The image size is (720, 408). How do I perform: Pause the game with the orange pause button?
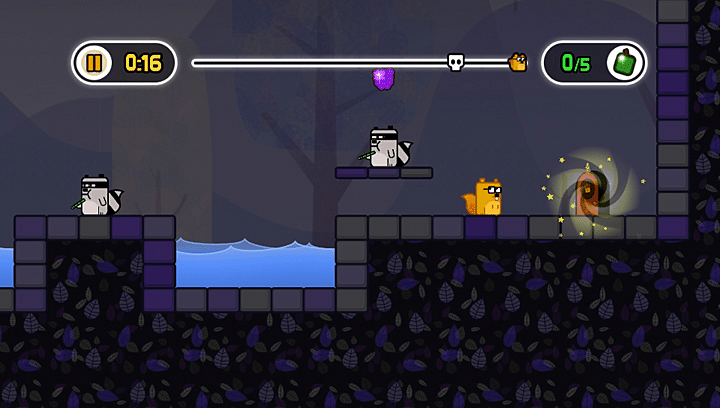point(95,63)
